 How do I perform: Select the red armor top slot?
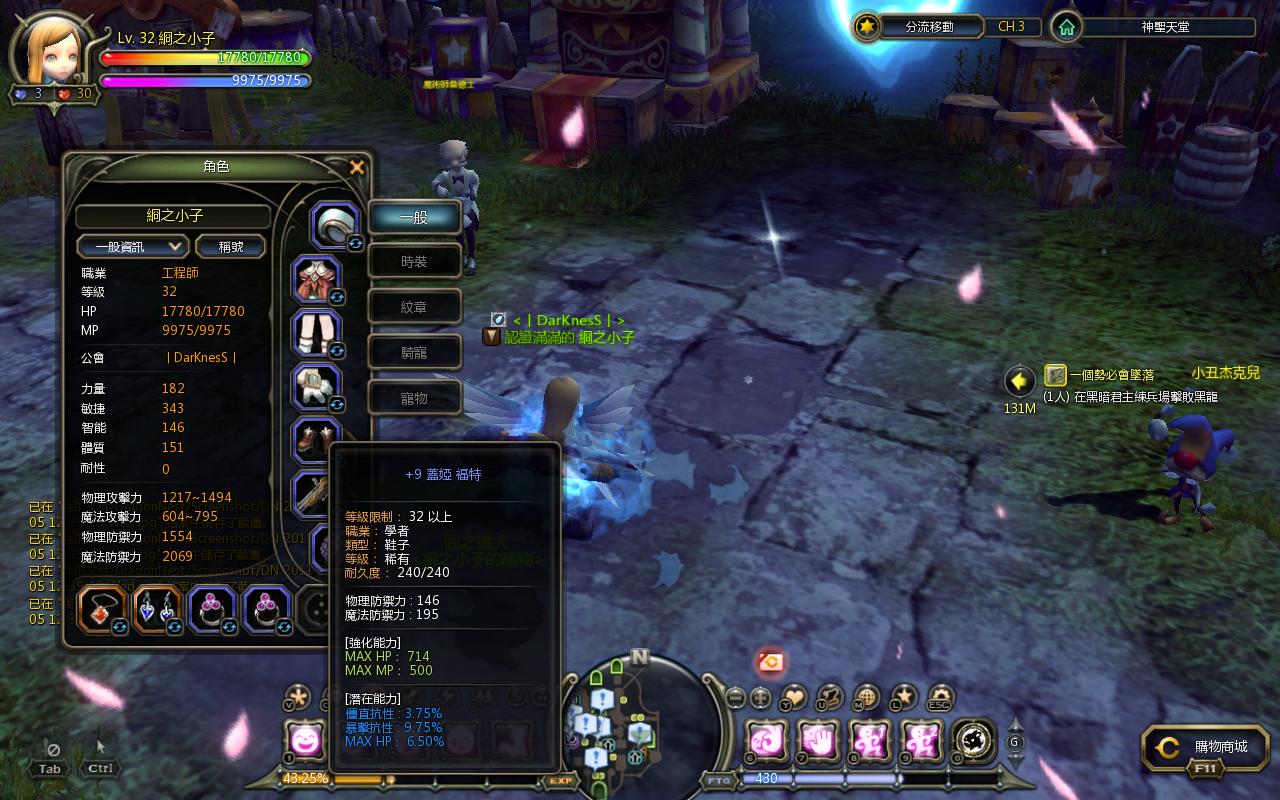click(x=317, y=280)
